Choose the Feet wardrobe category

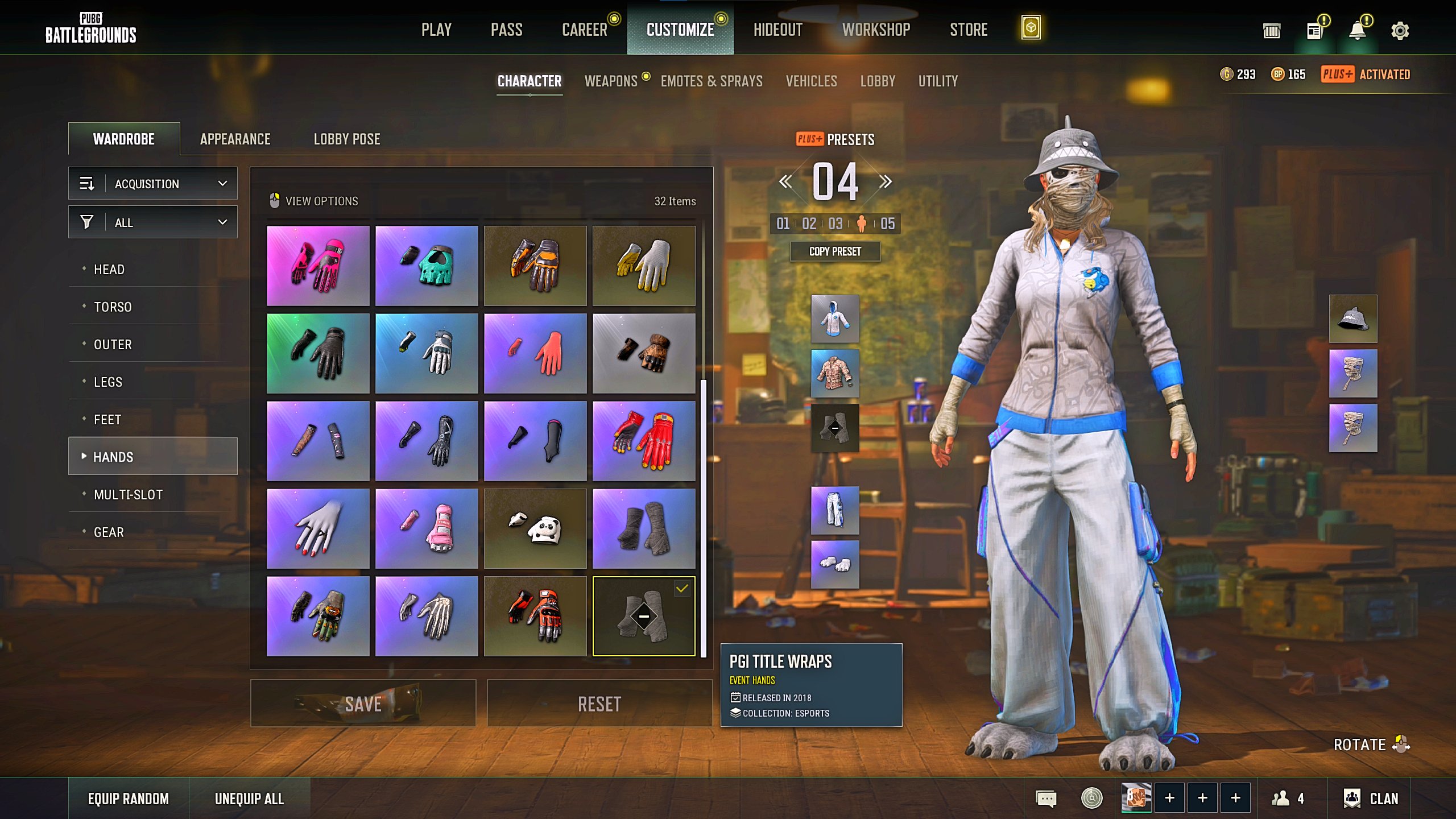click(107, 420)
